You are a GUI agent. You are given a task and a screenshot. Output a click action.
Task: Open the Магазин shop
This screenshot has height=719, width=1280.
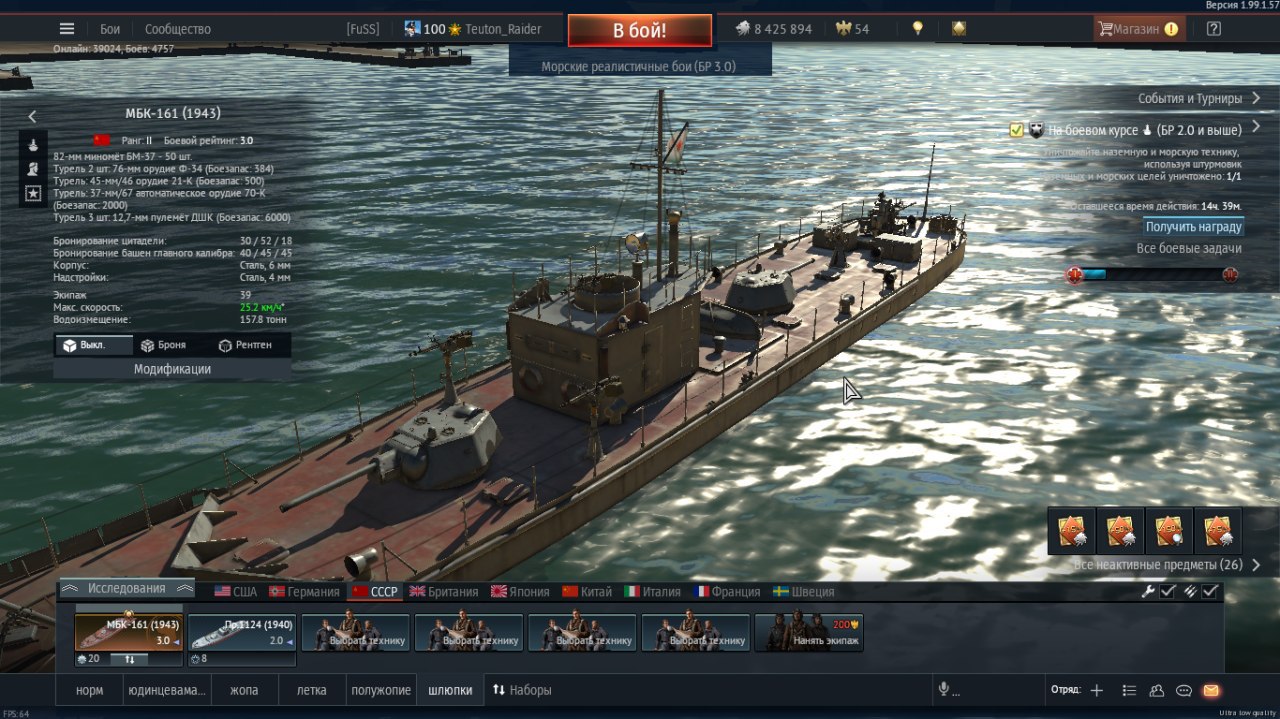click(1139, 29)
